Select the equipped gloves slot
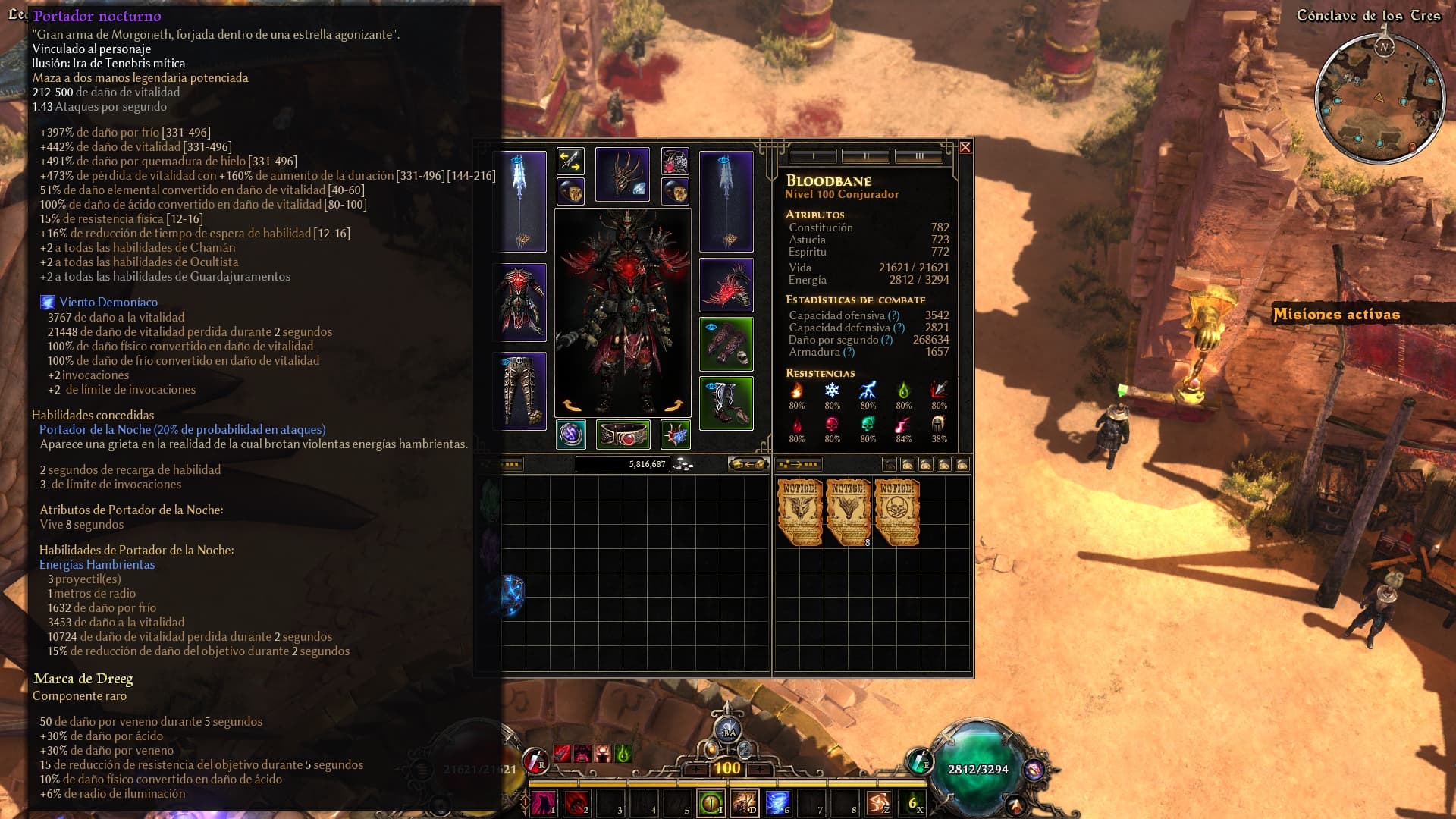 tap(726, 344)
